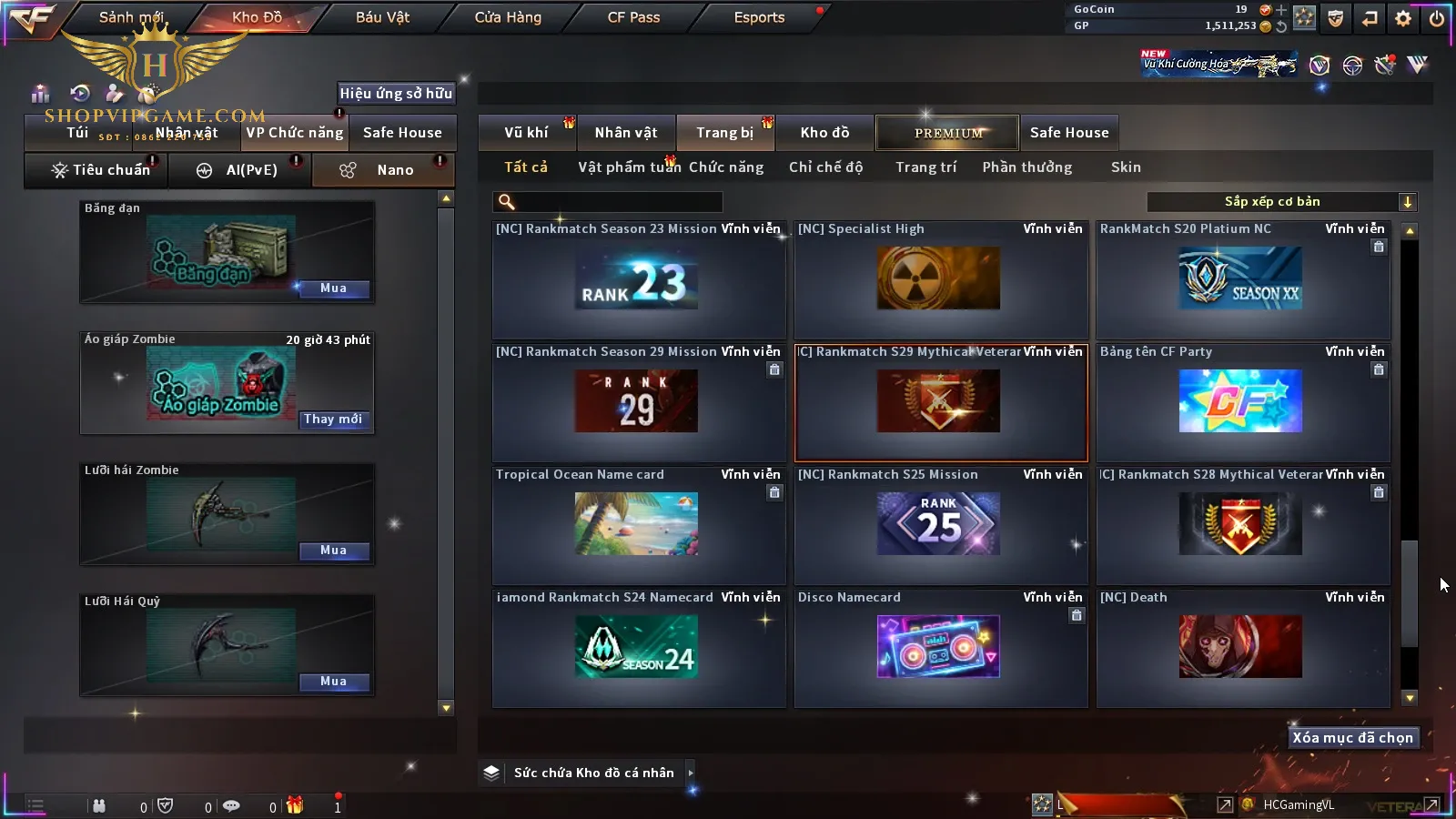
Task: Delete selection with Xóa mục đã chọn
Action: [x=1352, y=738]
